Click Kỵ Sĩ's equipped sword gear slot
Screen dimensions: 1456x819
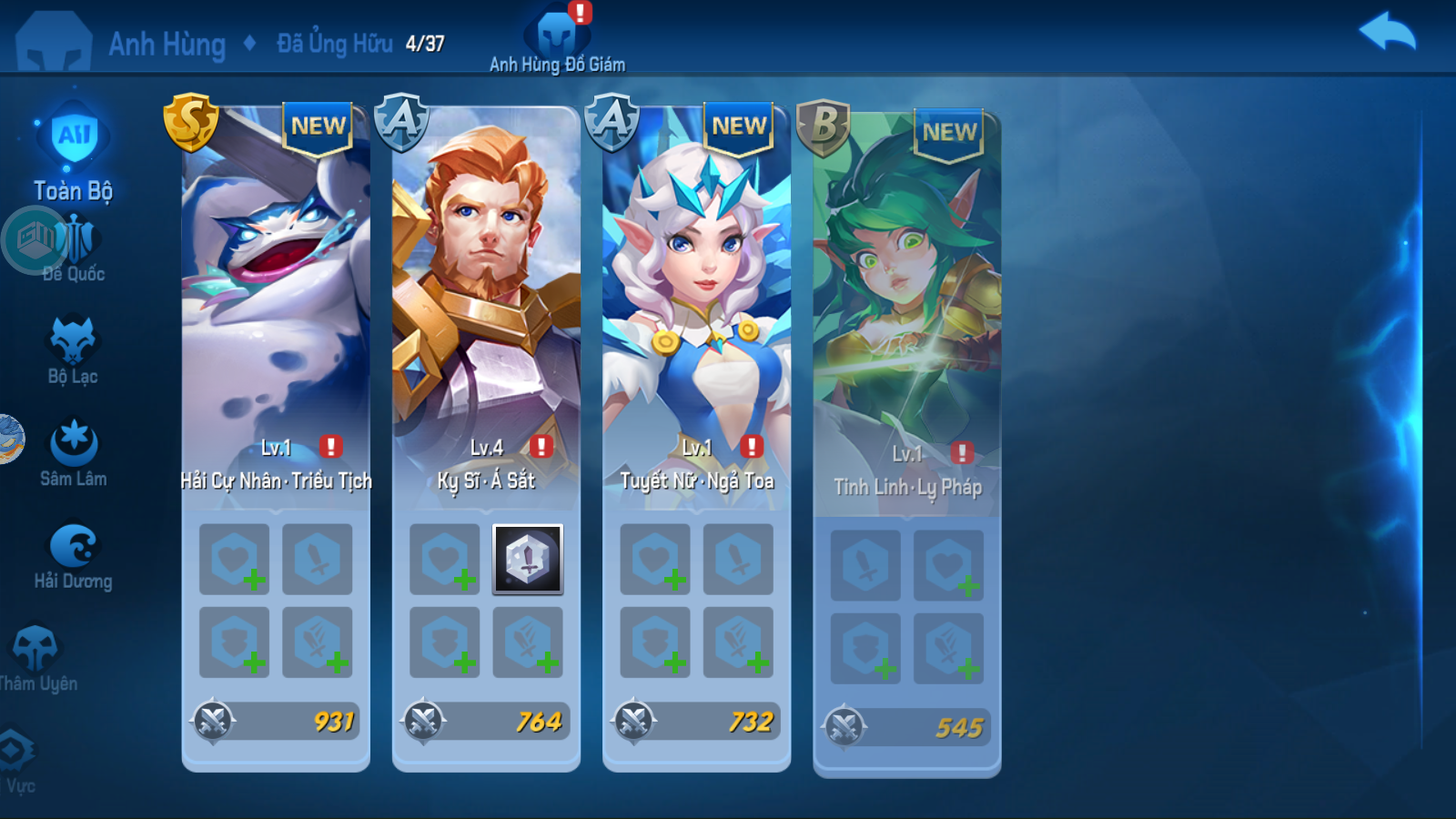coord(528,559)
